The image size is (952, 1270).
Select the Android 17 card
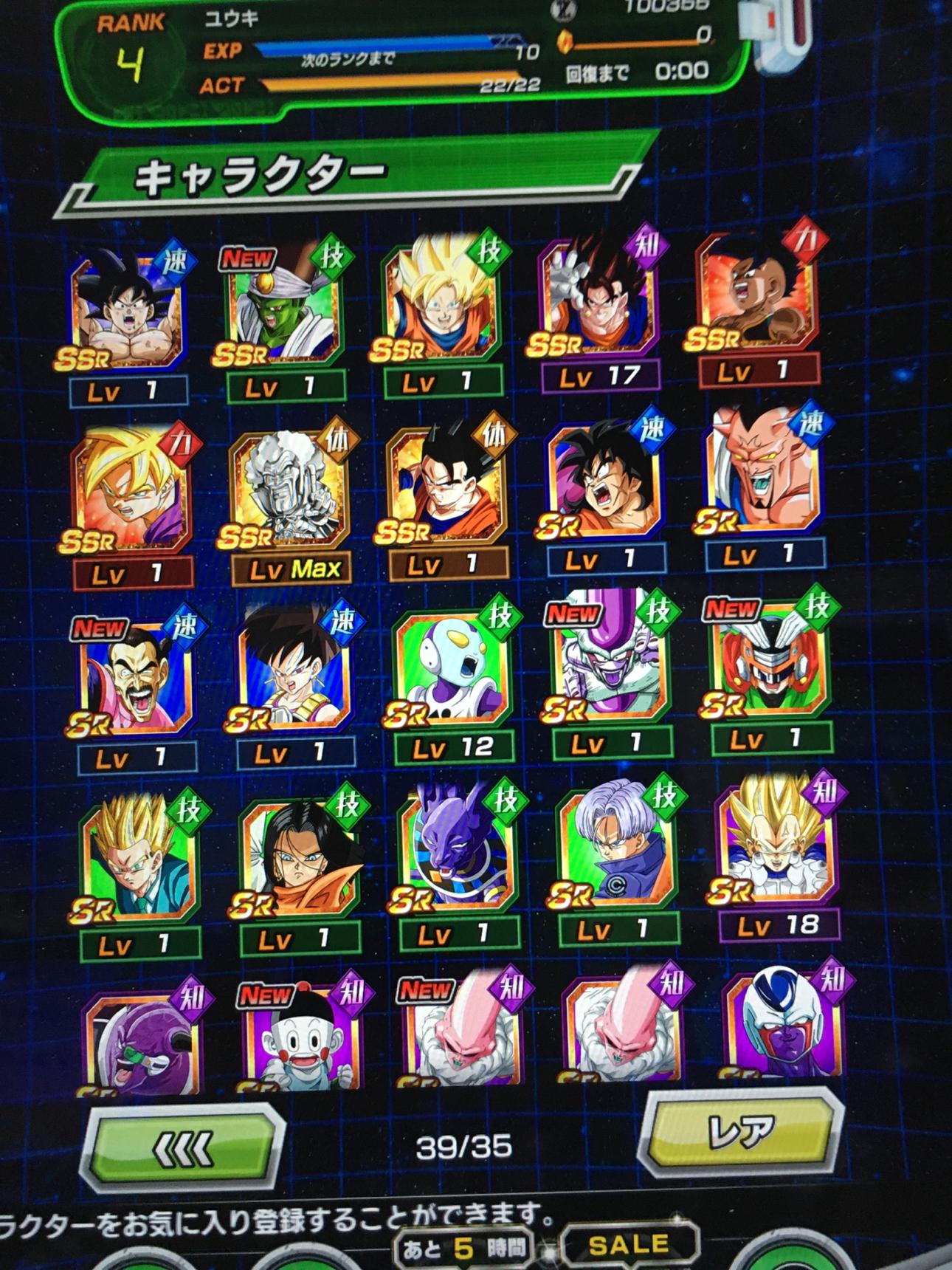[x=299, y=857]
